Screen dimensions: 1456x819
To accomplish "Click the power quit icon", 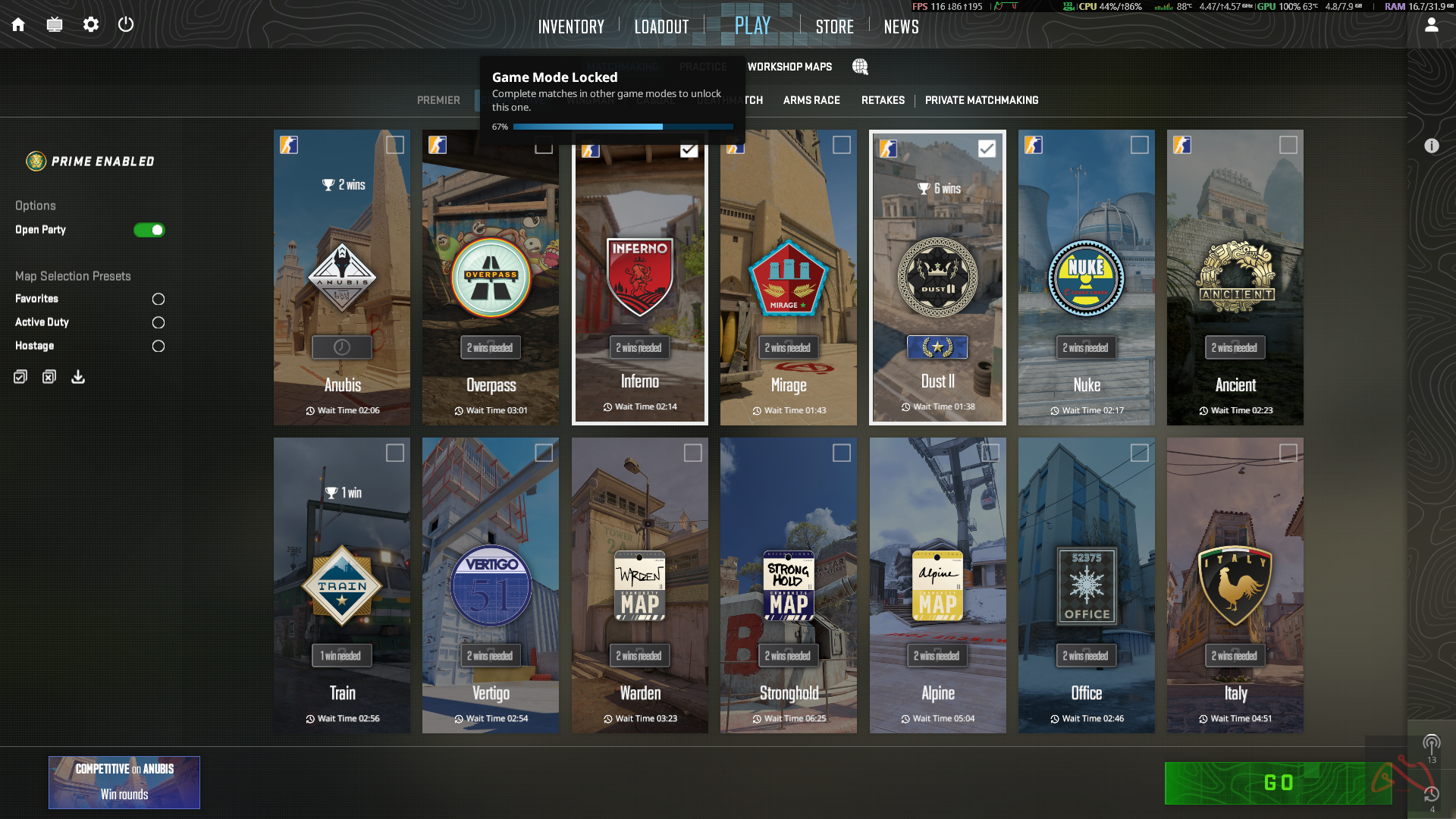I will pyautogui.click(x=126, y=24).
